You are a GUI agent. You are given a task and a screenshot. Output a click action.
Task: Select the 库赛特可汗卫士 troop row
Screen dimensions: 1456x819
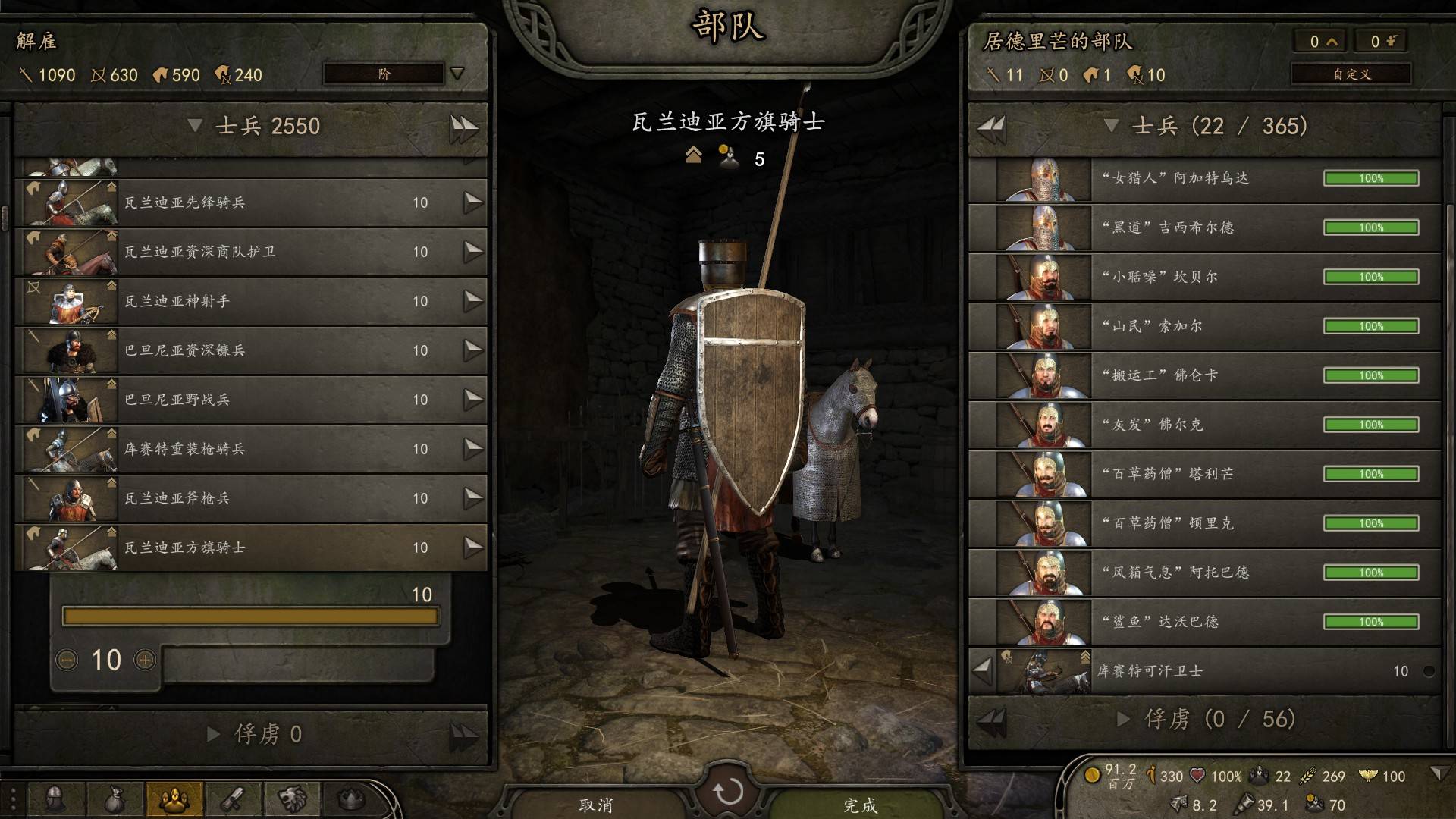tap(1213, 671)
